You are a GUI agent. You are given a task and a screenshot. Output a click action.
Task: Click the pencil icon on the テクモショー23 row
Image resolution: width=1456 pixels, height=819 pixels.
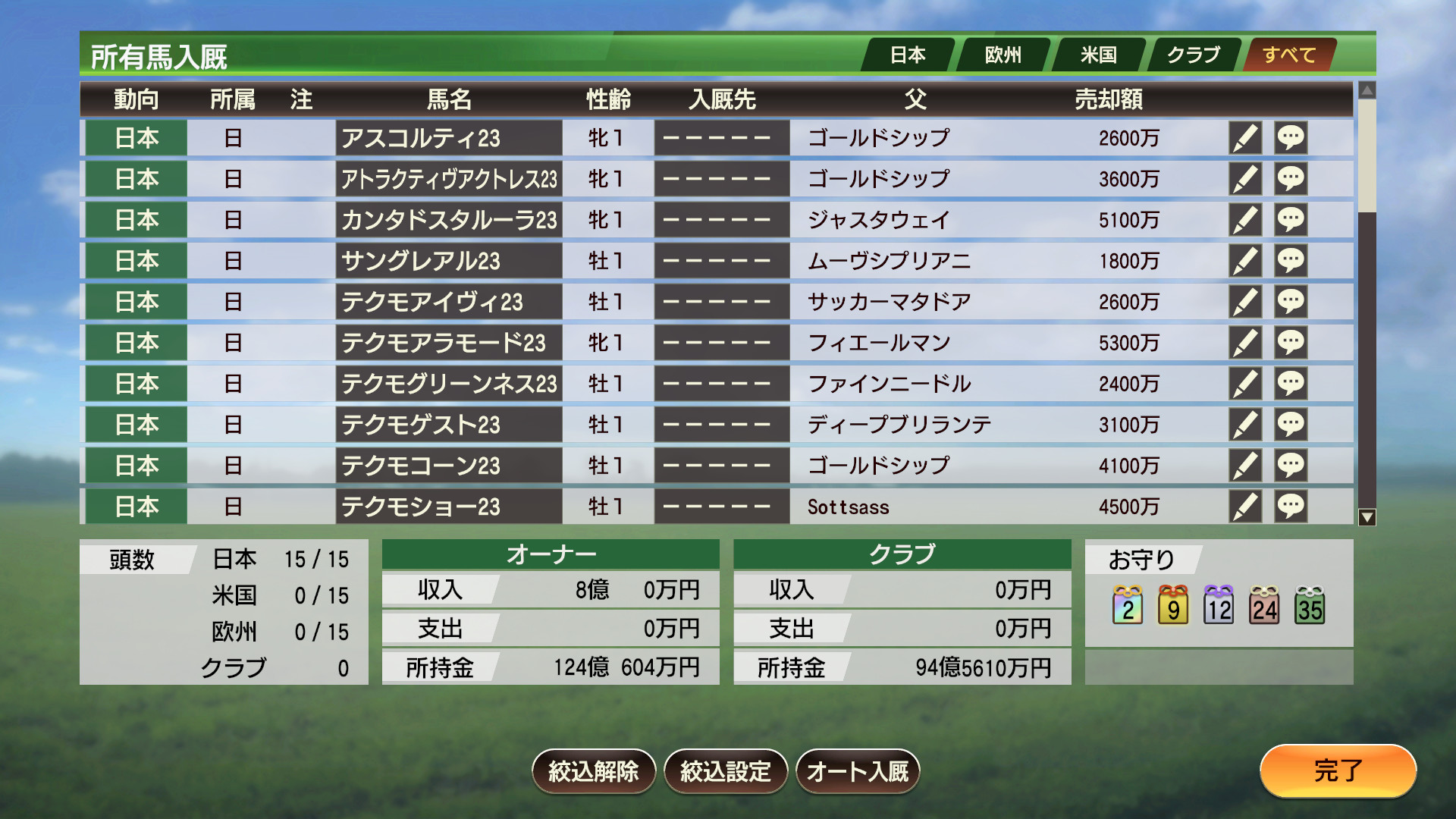coord(1246,506)
